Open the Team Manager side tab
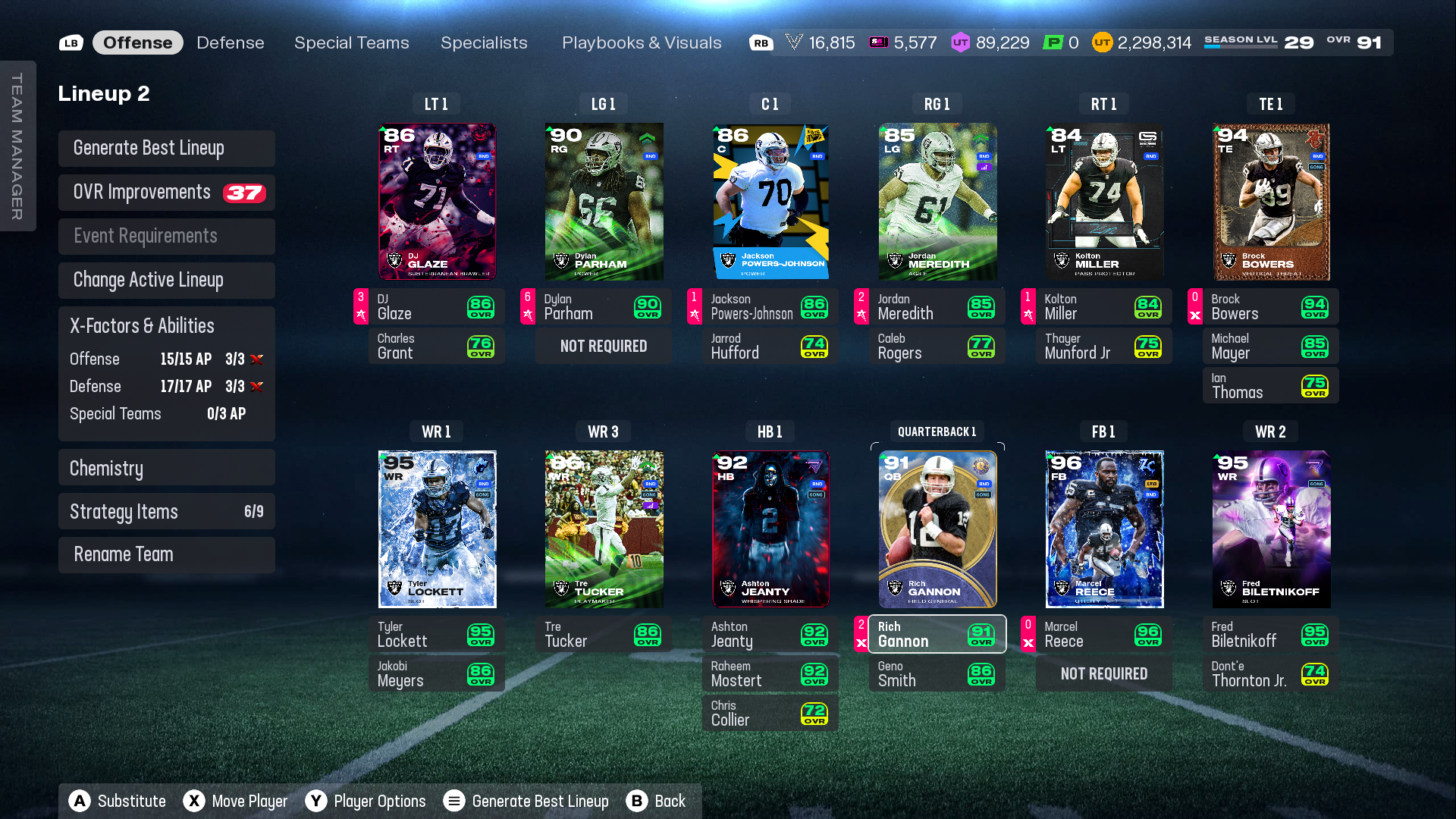The height and width of the screenshot is (819, 1456). [17, 146]
